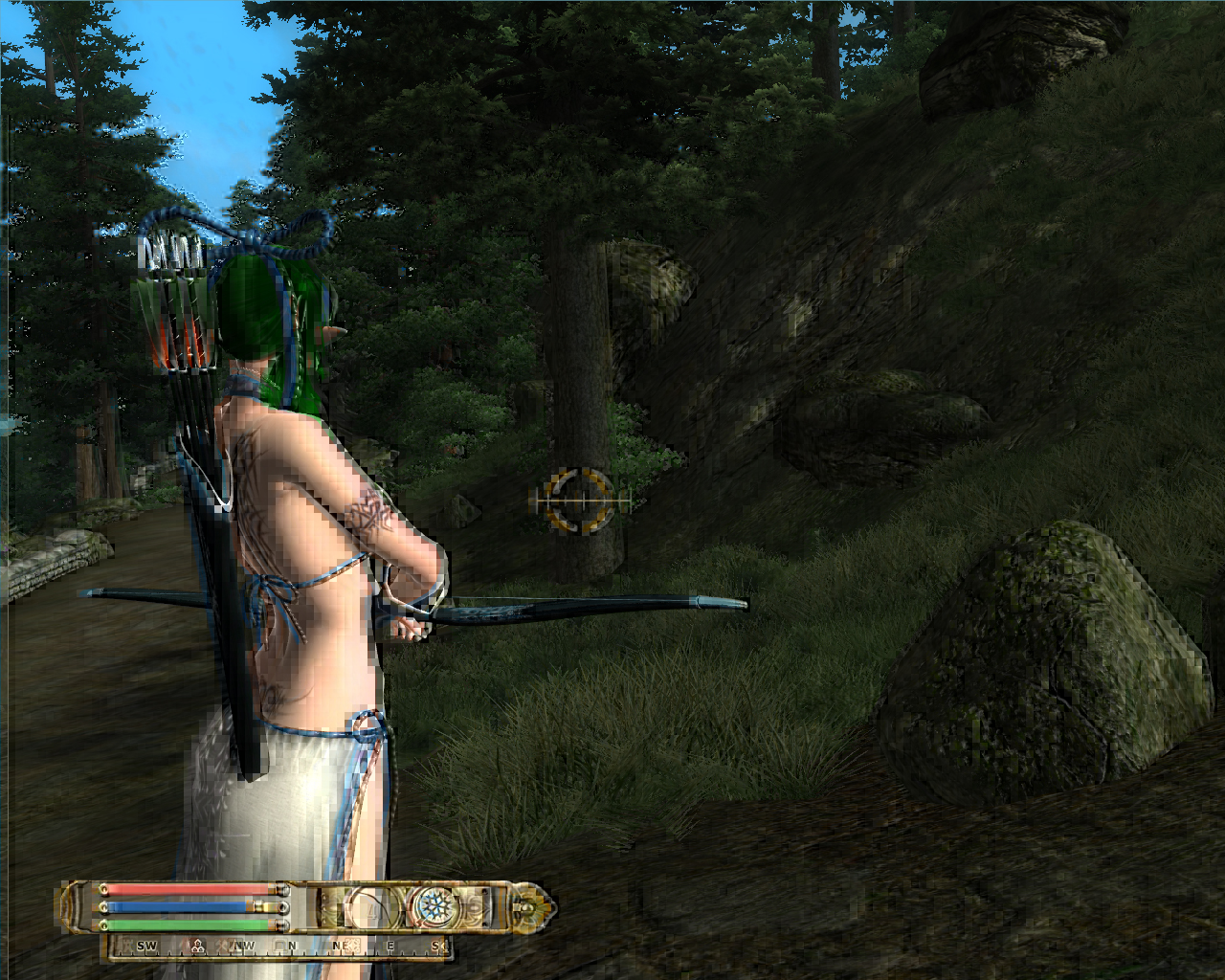Select the frost snowflake spell icon

435,905
